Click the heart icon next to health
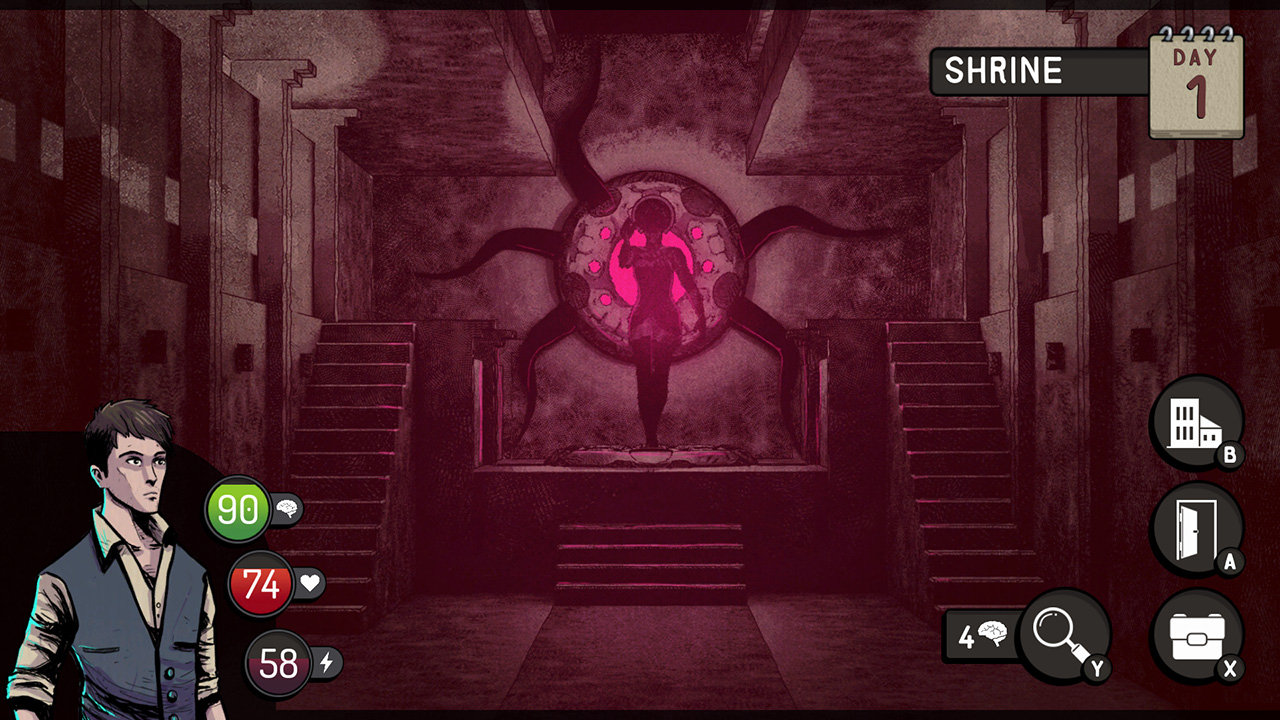Viewport: 1280px width, 720px height. (310, 585)
